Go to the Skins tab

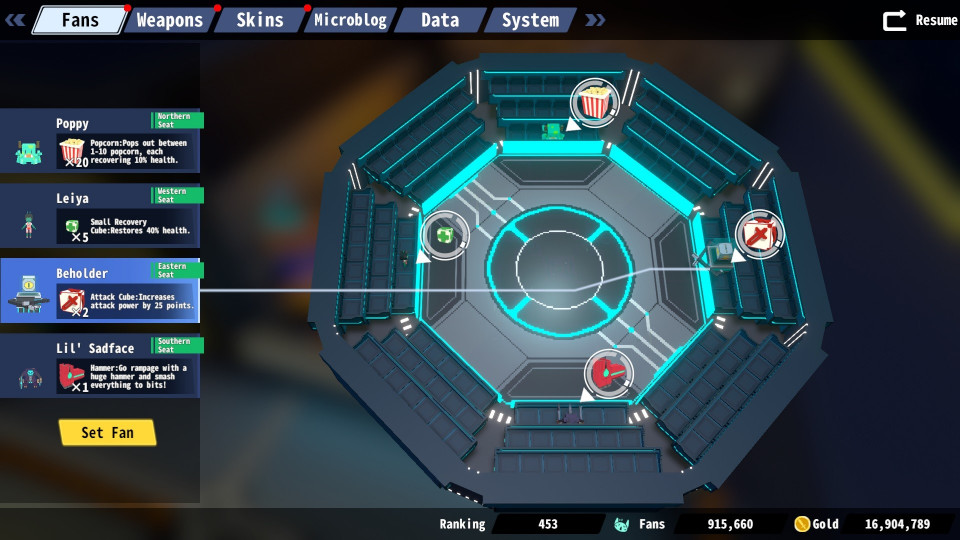[259, 20]
